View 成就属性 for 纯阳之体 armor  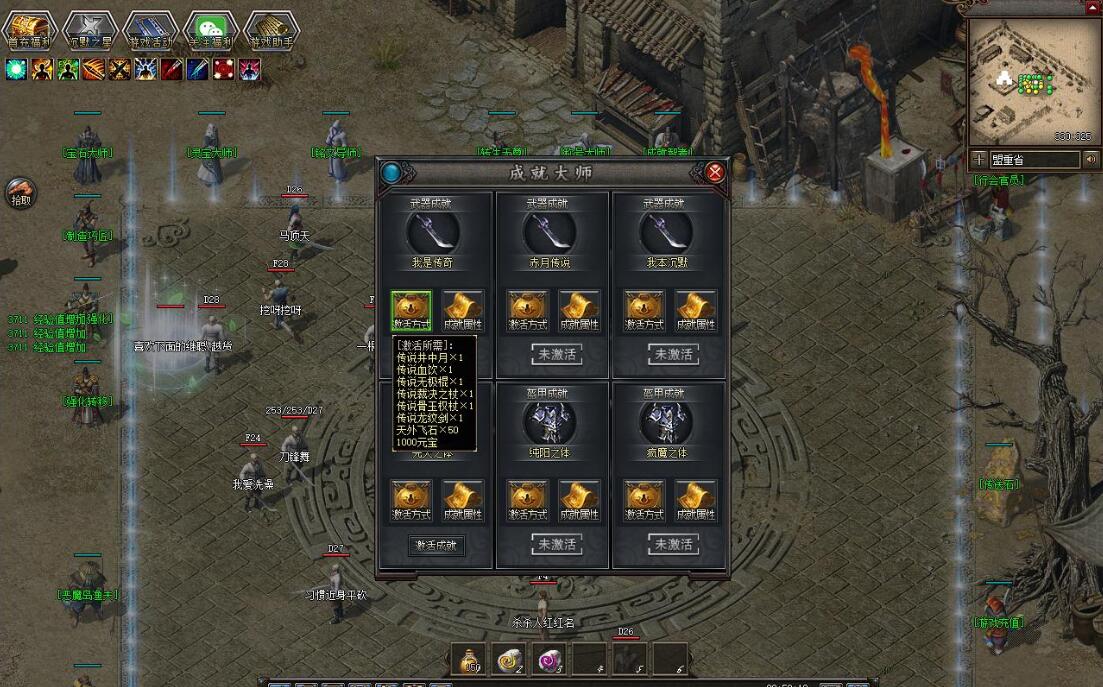(x=579, y=501)
